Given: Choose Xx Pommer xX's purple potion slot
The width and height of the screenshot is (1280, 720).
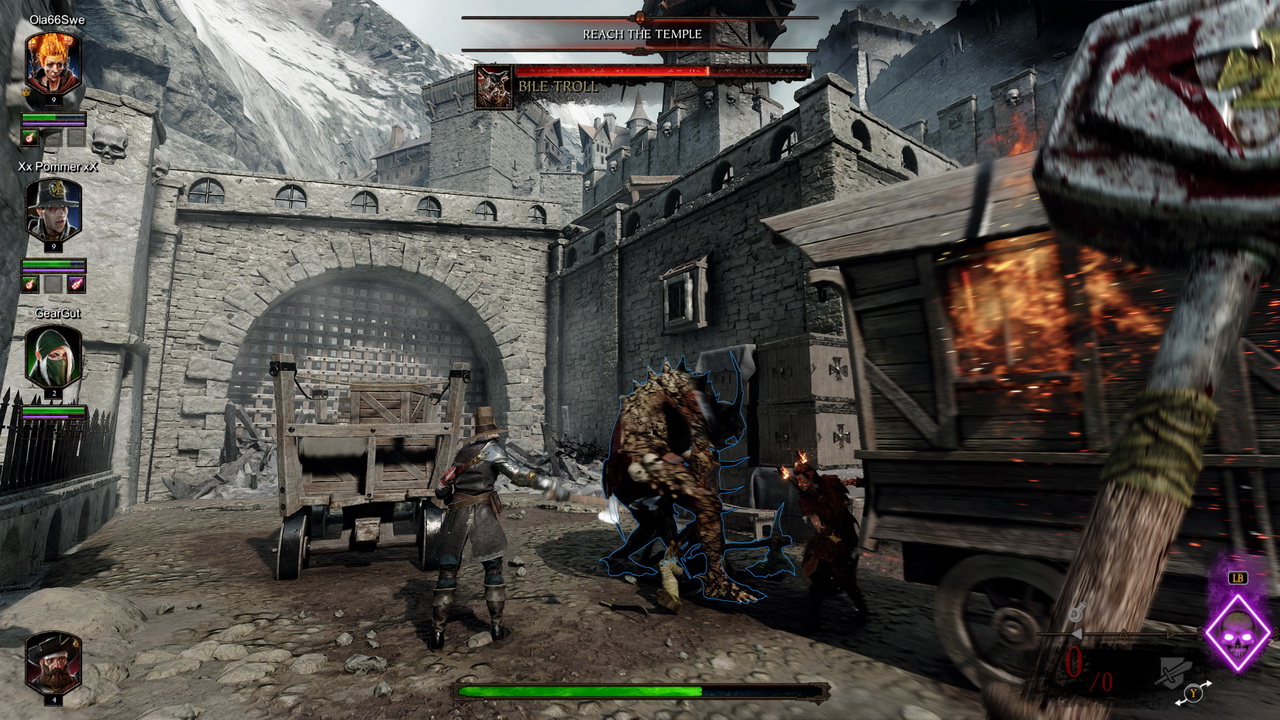Looking at the screenshot, I should click(76, 284).
